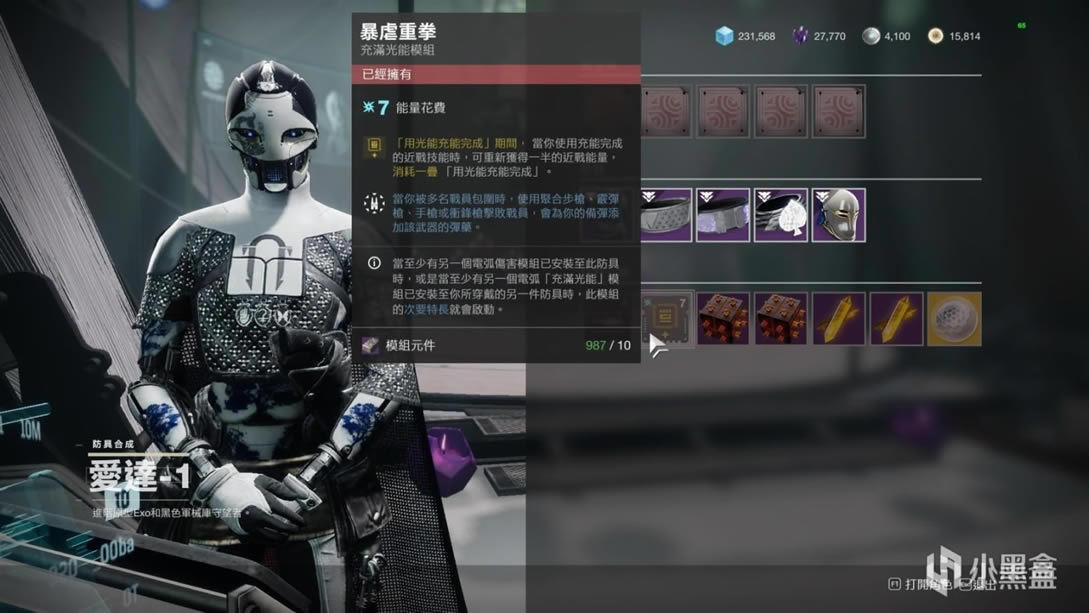This screenshot has height=613, width=1089.
Task: Select the 暴虐重拳 mod slot costing 7 energy
Action: point(668,320)
